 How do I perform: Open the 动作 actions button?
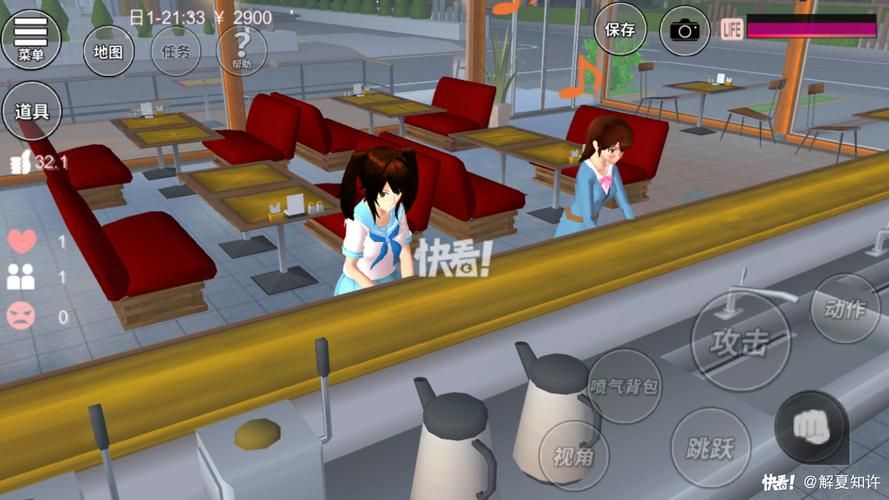[845, 308]
